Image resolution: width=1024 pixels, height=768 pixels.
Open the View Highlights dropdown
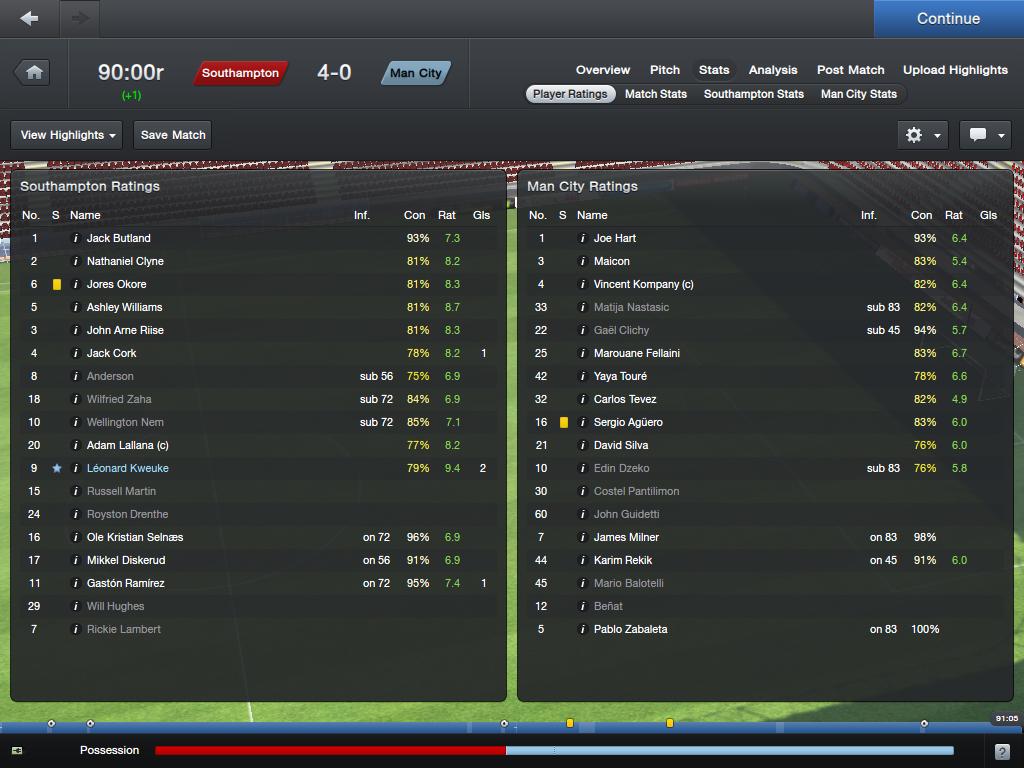68,135
